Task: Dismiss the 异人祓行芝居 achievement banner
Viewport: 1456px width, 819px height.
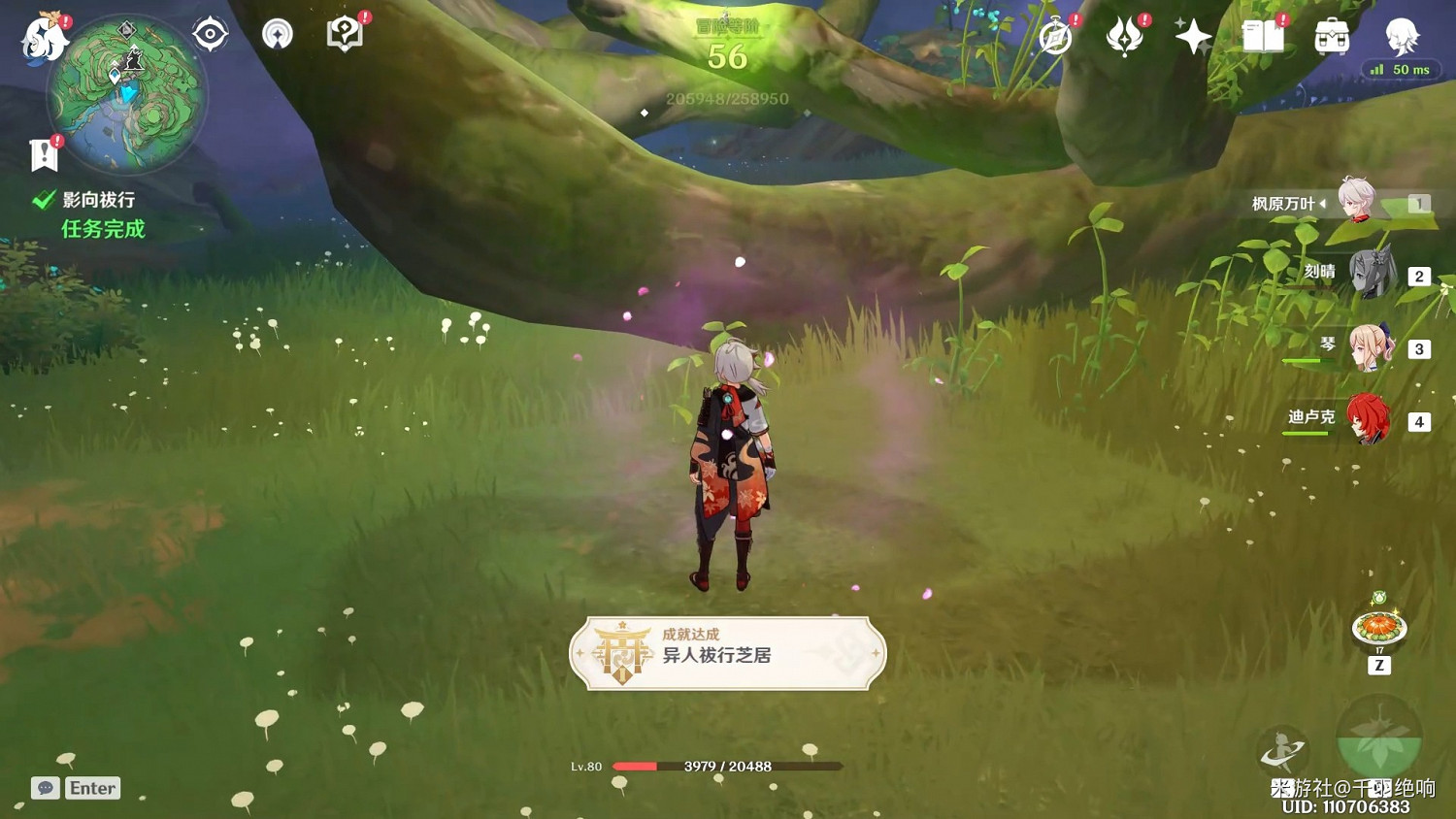Action: (x=728, y=654)
